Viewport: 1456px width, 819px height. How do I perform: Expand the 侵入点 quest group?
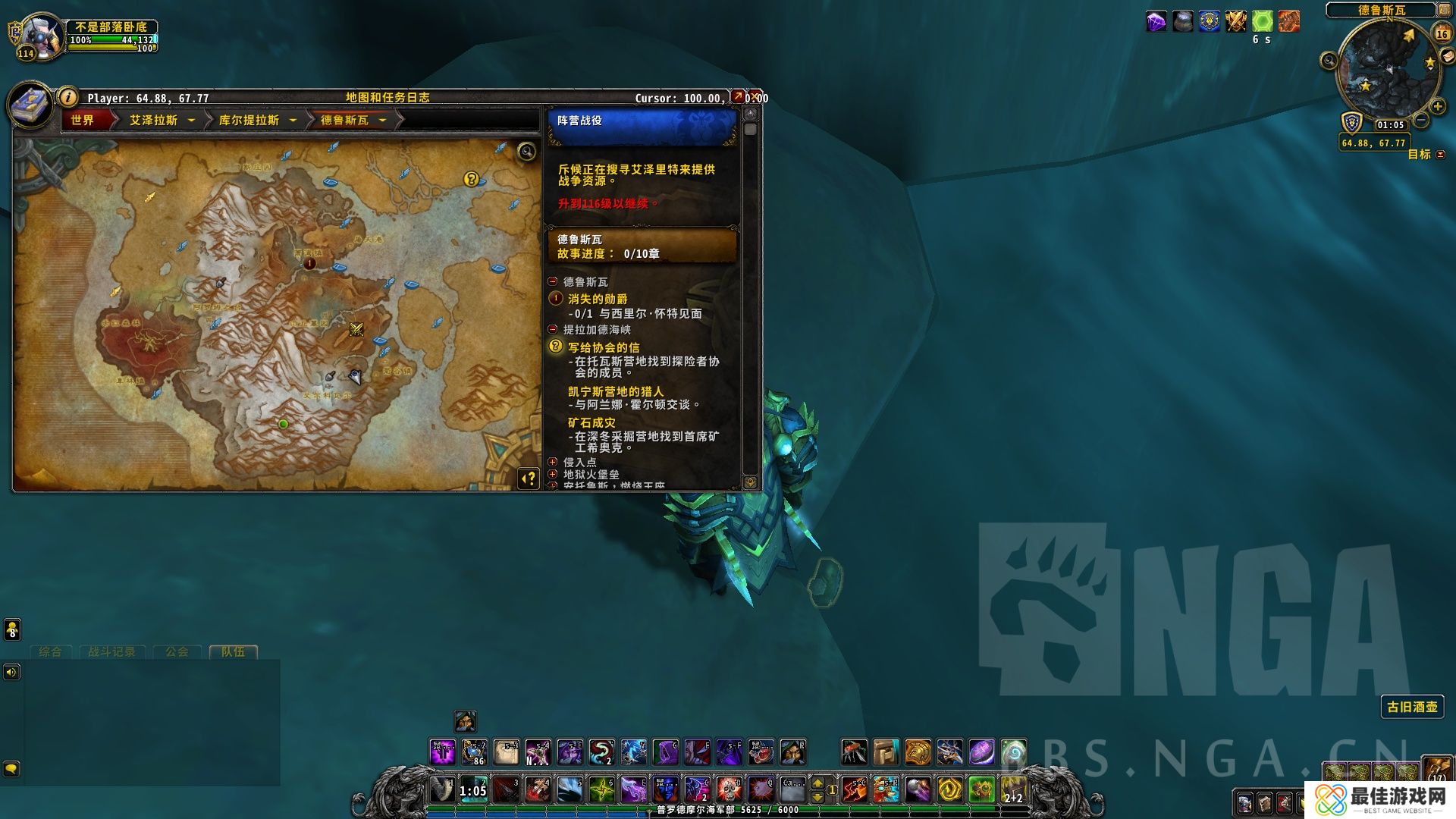(x=553, y=462)
